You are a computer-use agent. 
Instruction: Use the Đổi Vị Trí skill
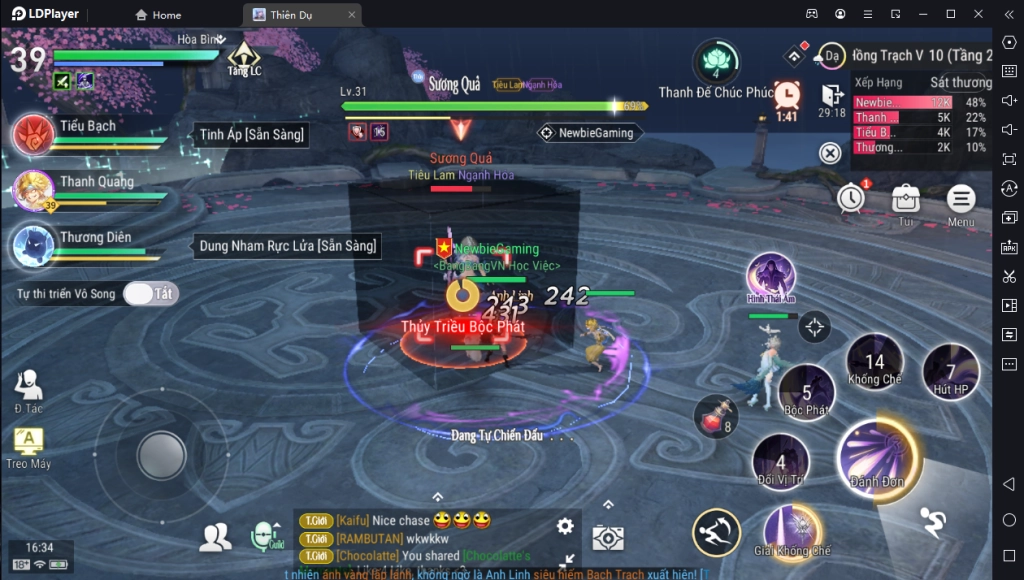coord(781,464)
